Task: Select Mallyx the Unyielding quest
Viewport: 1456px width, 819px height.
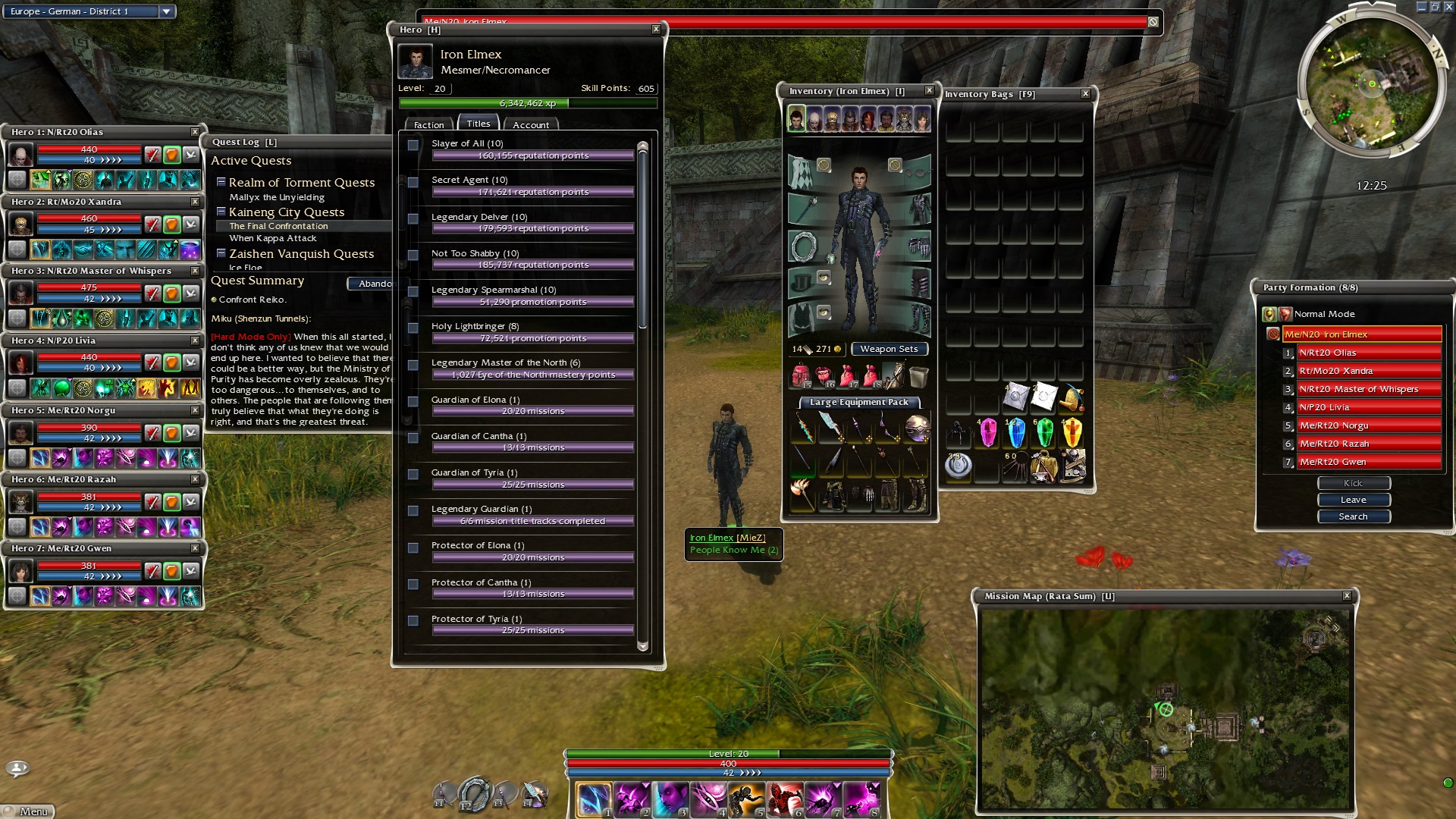Action: 277,197
